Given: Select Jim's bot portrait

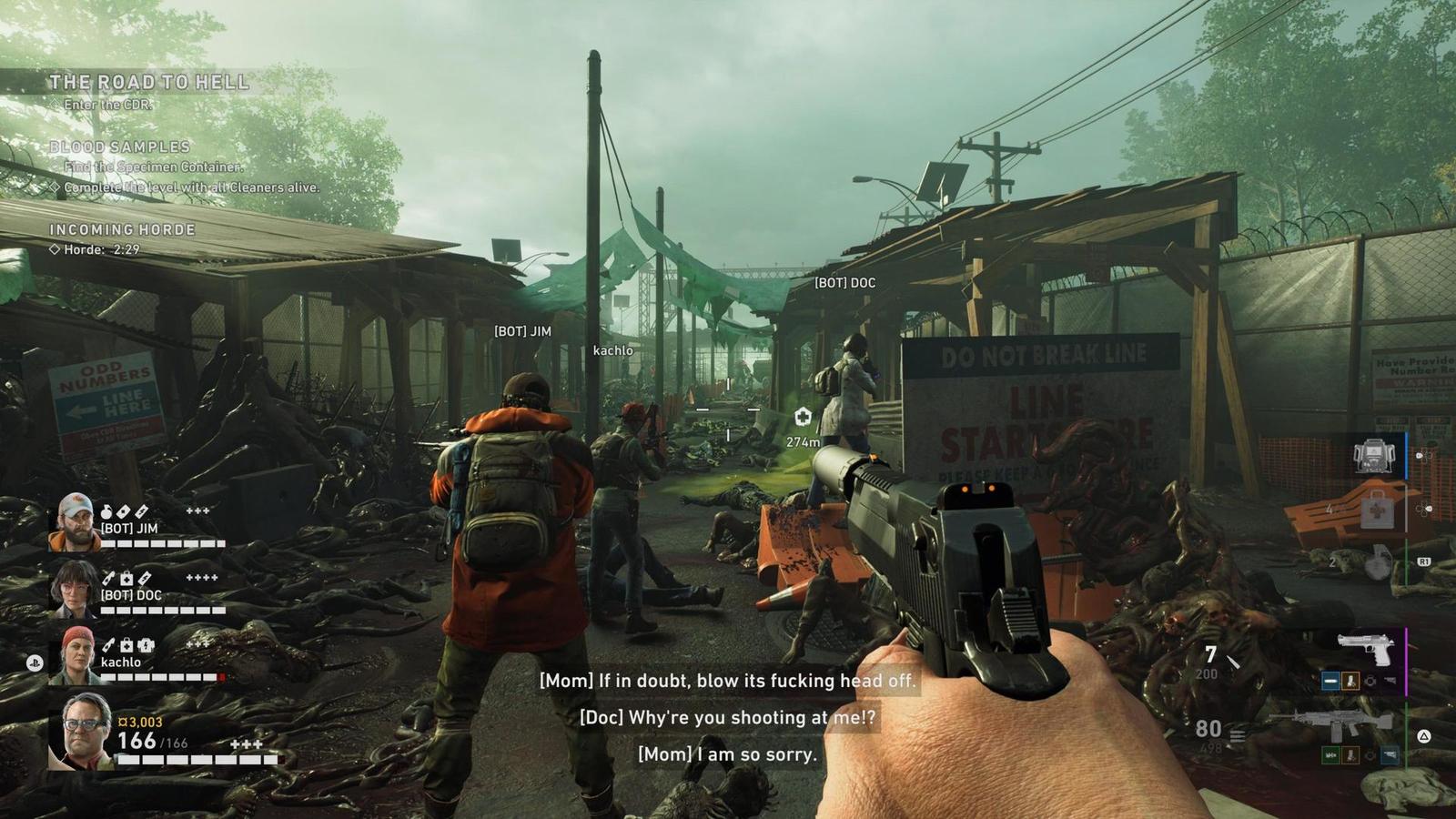Looking at the screenshot, I should pos(75,522).
